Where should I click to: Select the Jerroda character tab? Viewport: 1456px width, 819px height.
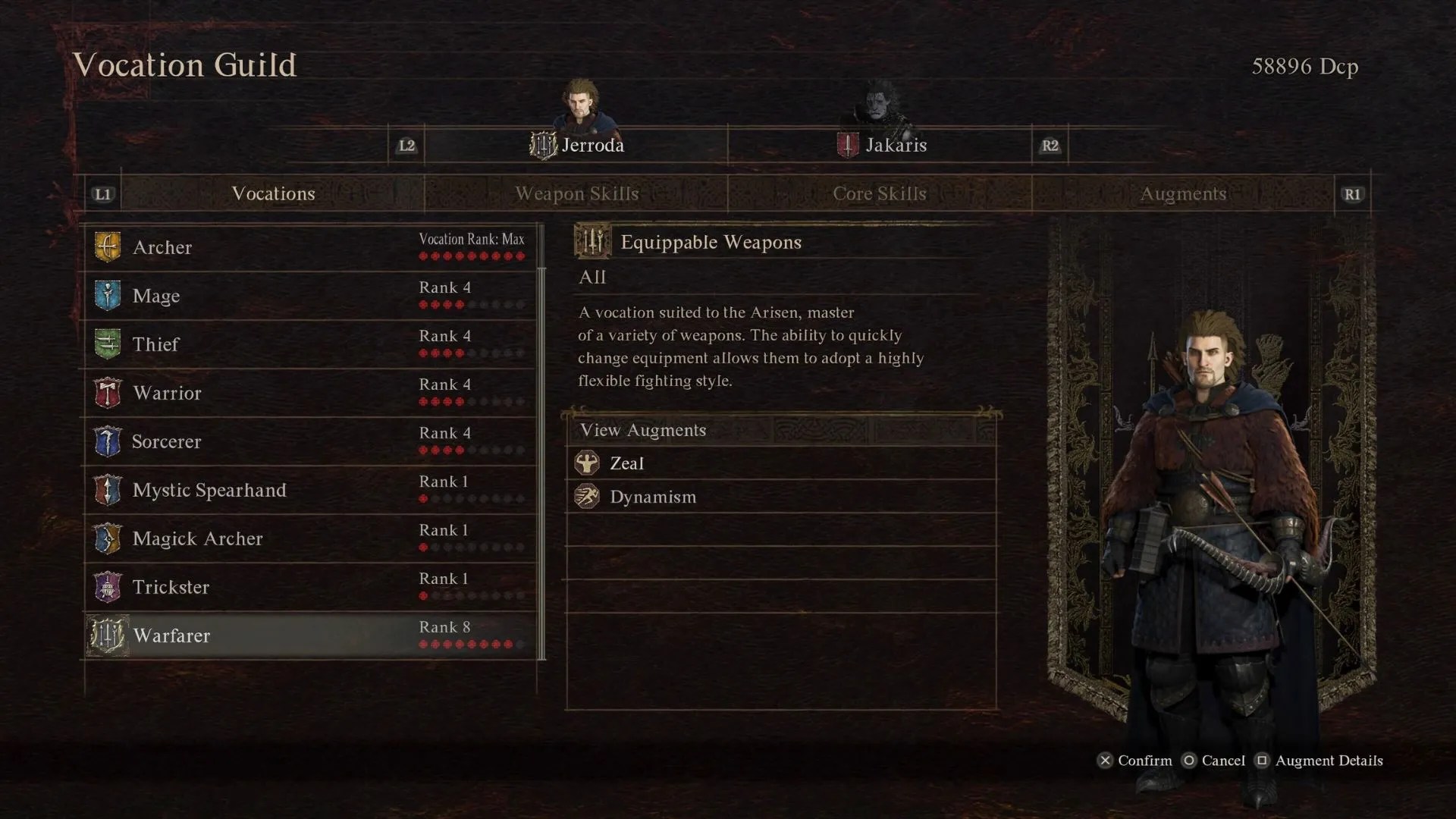[577, 145]
